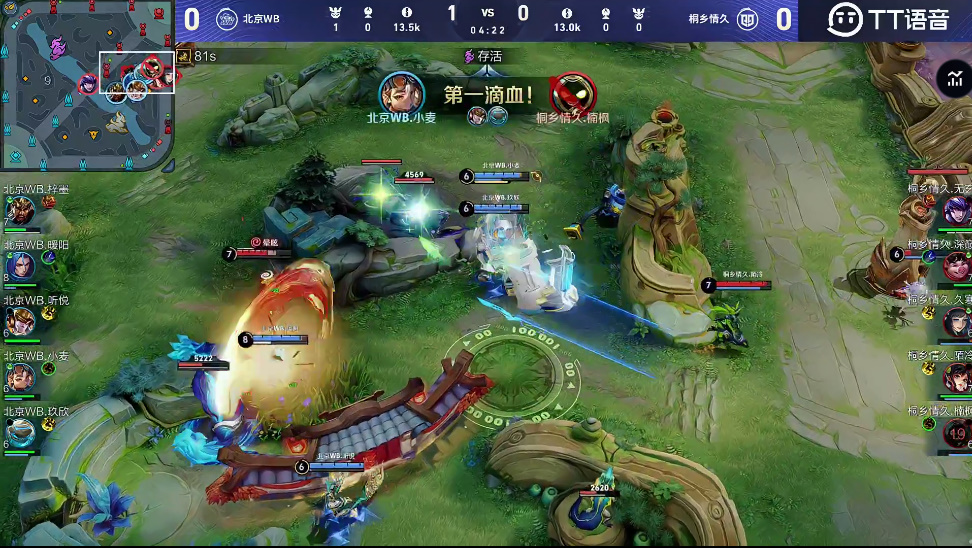Click the TT语音 sponsor logo
972x548 pixels.
pos(887,19)
